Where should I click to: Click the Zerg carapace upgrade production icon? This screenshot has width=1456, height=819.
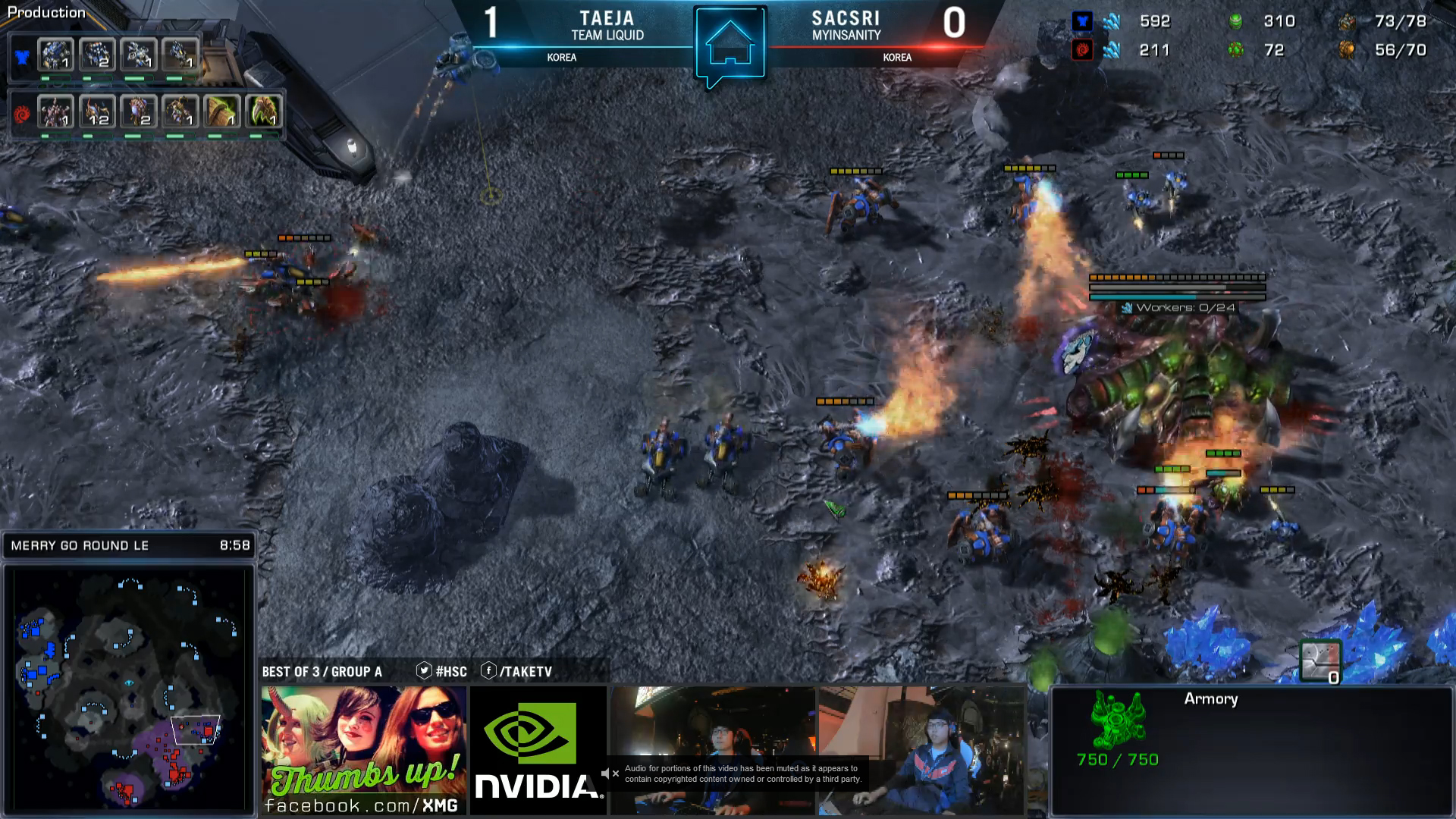[x=222, y=111]
